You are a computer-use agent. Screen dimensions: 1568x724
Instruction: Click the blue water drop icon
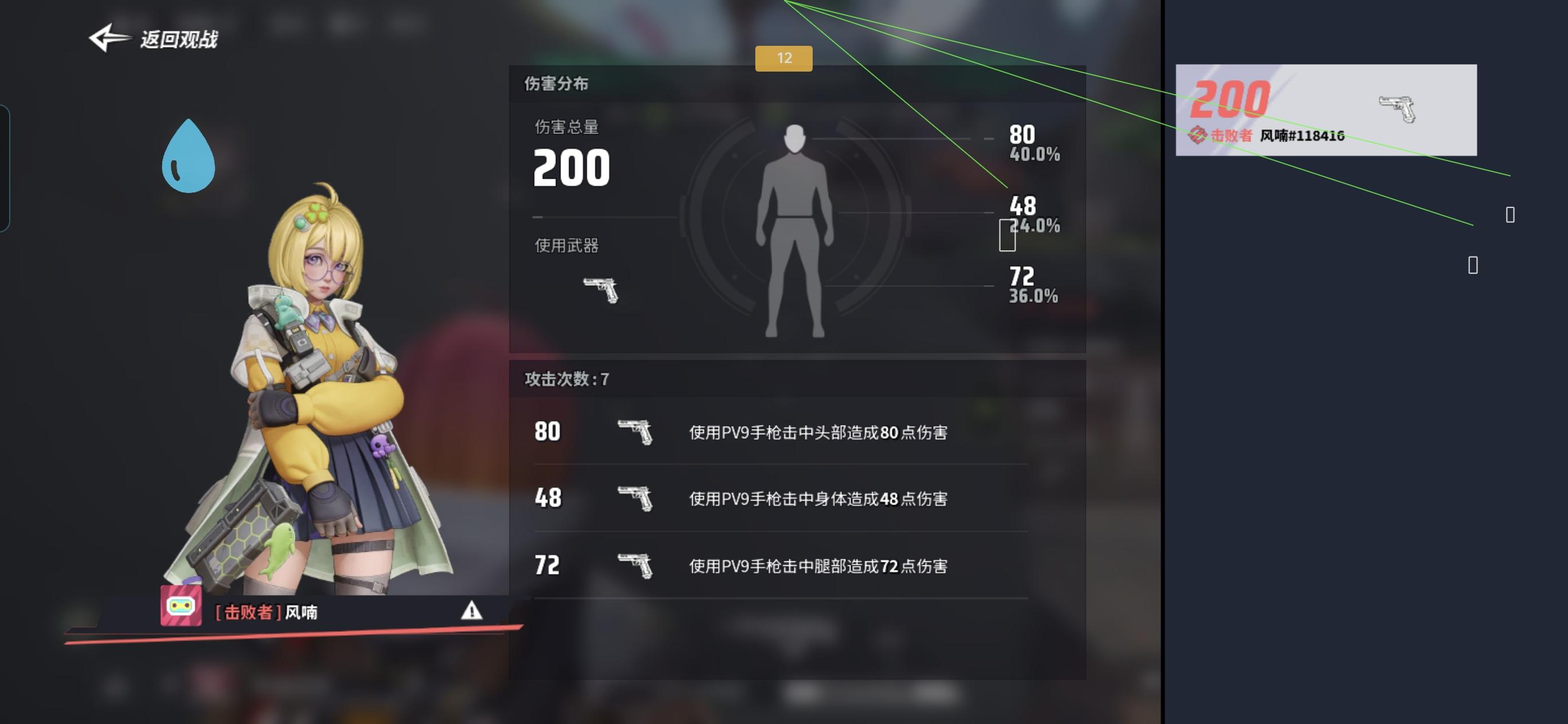coord(189,156)
